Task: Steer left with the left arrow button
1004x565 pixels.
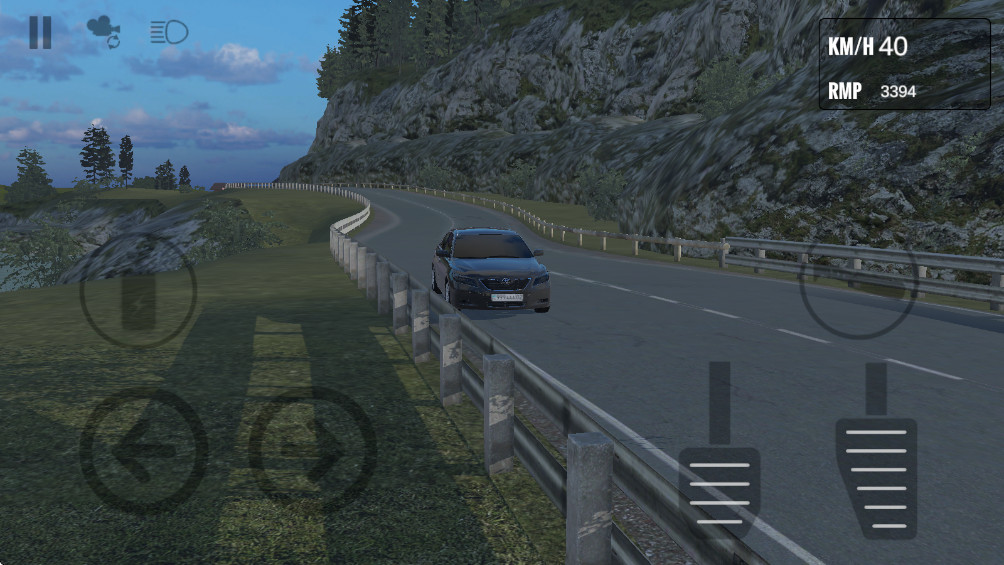Action: click(x=143, y=450)
